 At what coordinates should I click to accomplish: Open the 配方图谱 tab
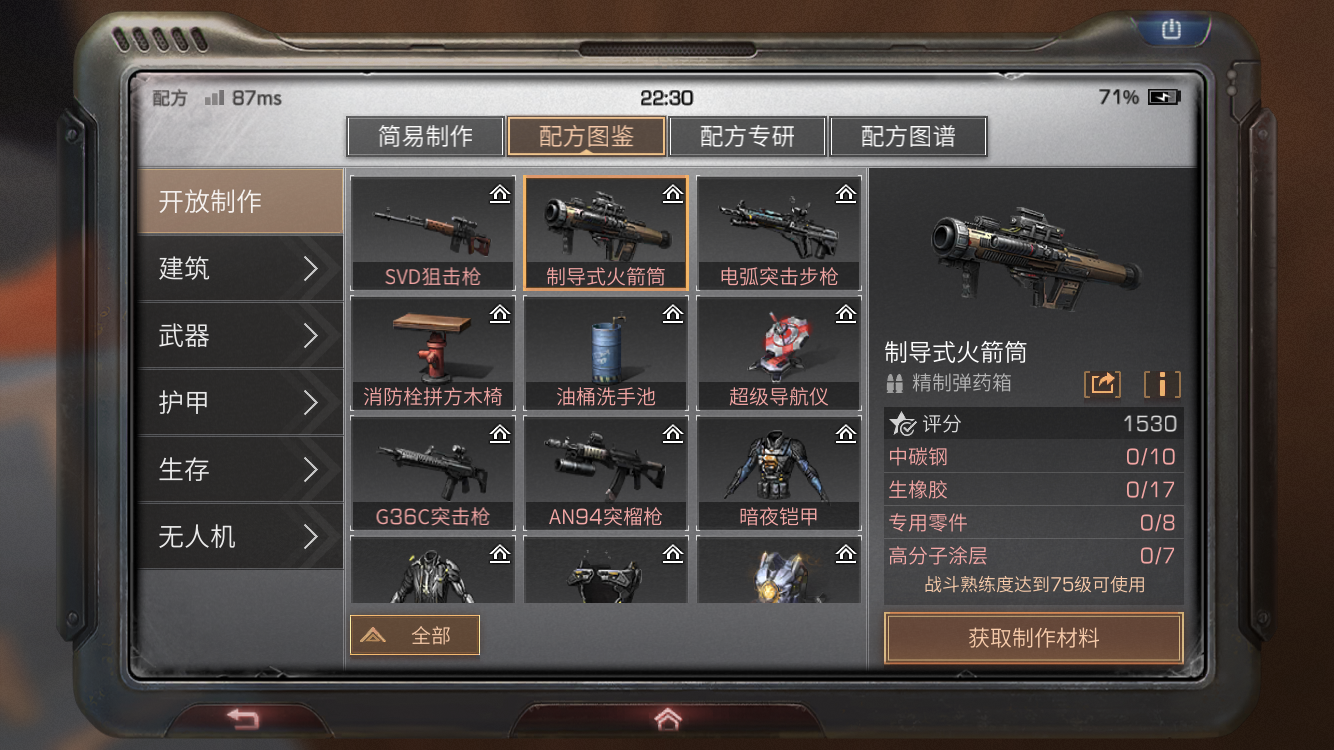pyautogui.click(x=909, y=136)
